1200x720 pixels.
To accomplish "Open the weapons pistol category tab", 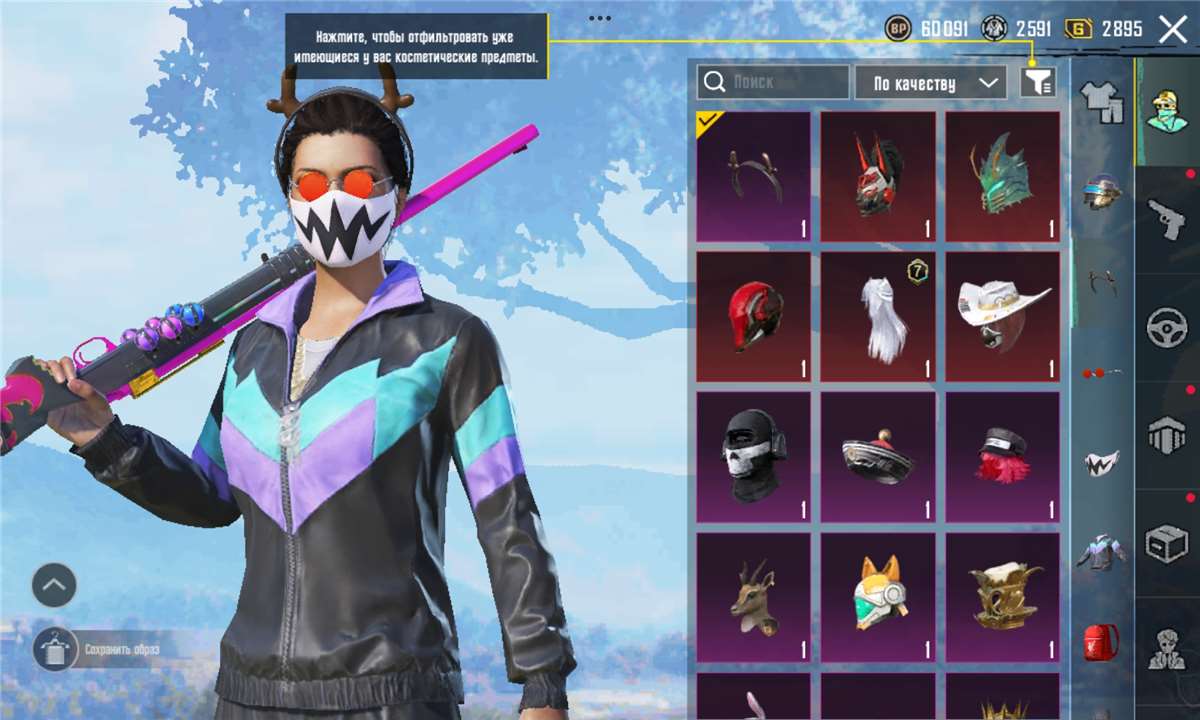I will click(1166, 219).
